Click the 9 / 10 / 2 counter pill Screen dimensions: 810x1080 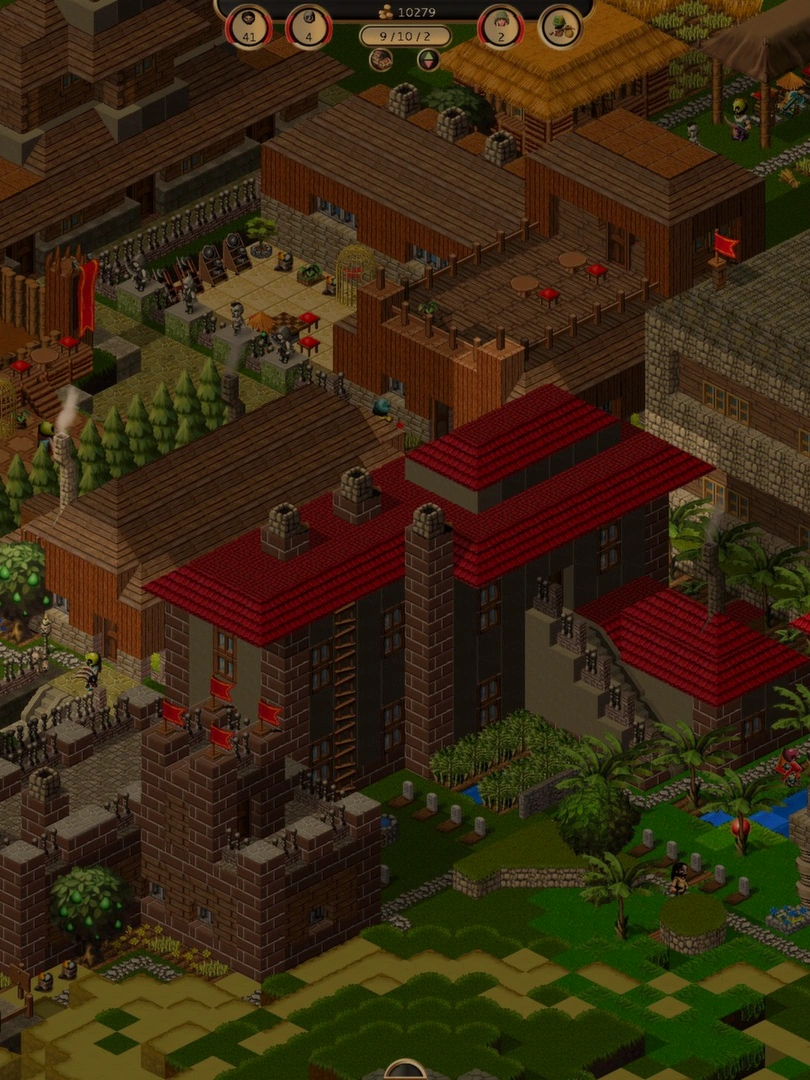coord(405,36)
